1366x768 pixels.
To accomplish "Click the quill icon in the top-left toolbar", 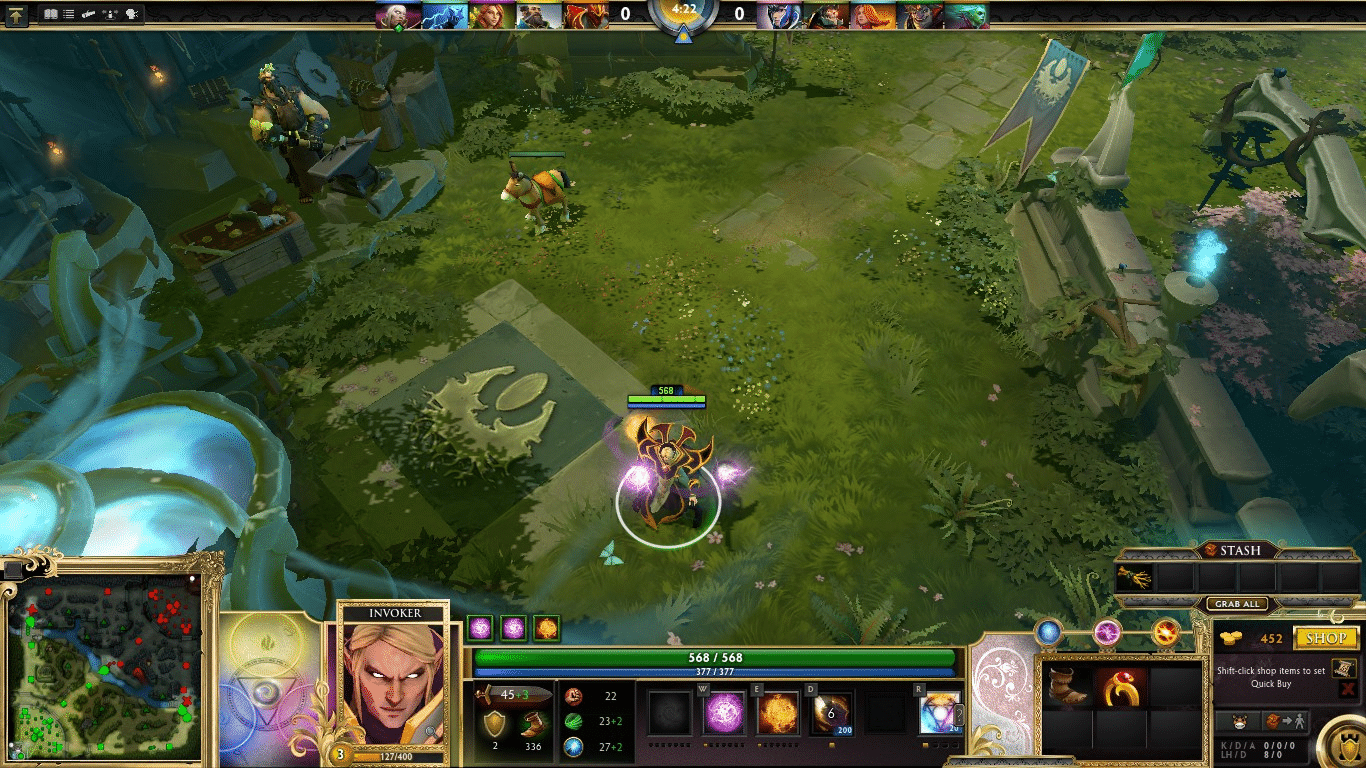I will pos(88,13).
